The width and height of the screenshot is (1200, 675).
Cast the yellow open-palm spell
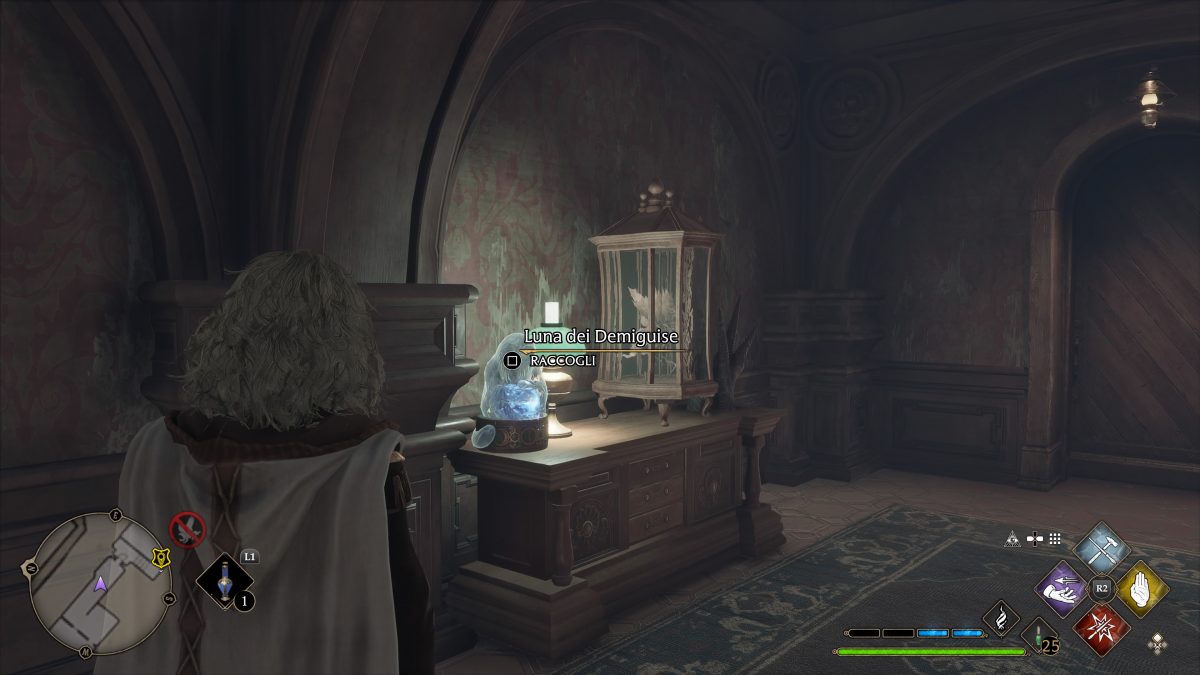pos(1143,590)
